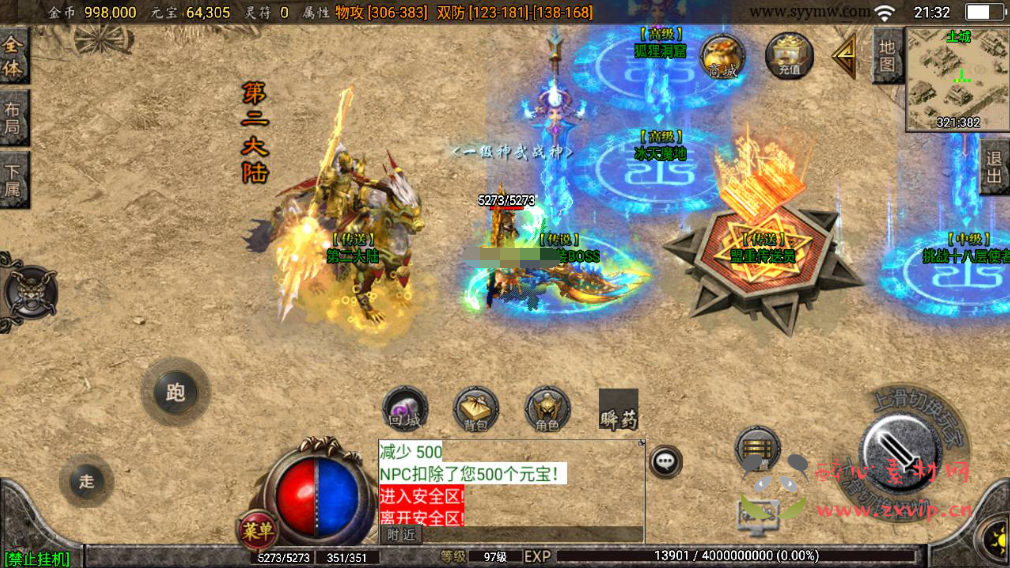This screenshot has width=1010, height=568.
Task: Switch to the 布局 tab
Action: 13,119
